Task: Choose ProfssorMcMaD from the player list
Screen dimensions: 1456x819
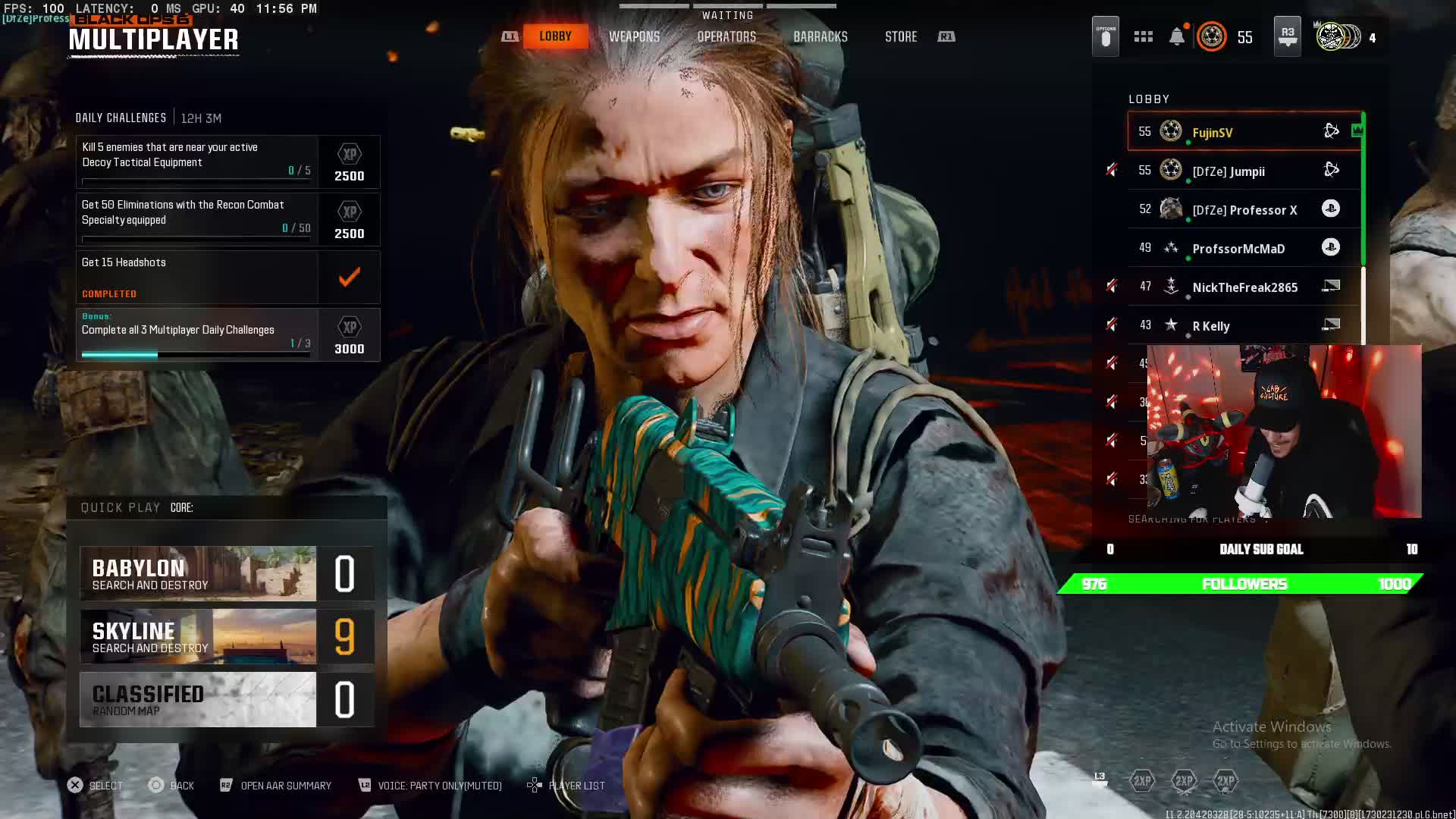Action: point(1244,248)
